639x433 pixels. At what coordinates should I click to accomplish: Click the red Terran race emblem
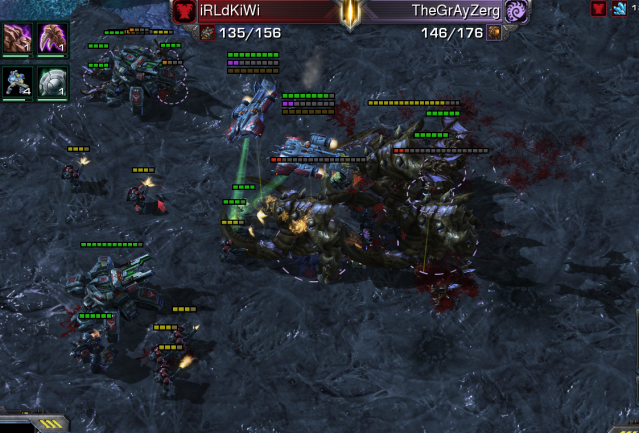point(184,11)
